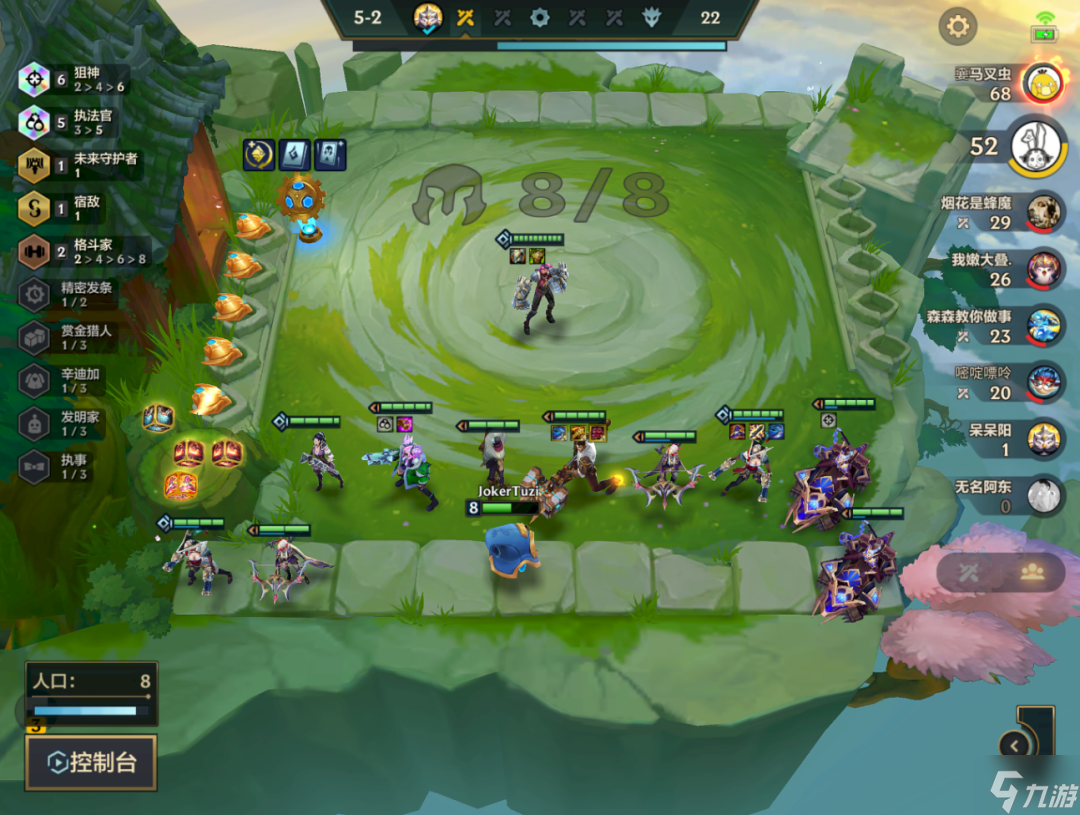Inspect the golden gem augment icon
This screenshot has width=1080, height=815.
[x=259, y=154]
